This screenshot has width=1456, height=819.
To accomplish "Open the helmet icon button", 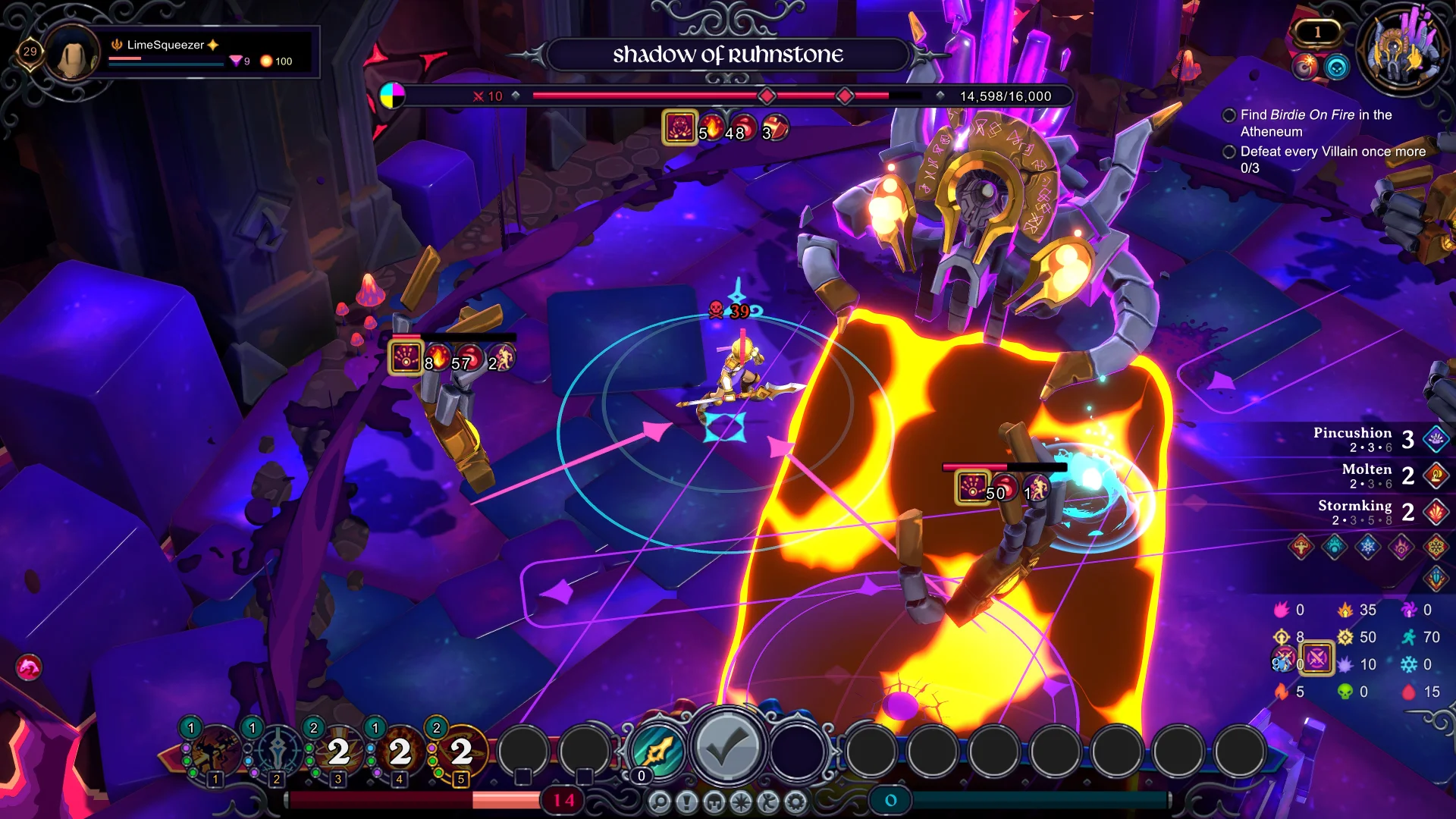I will click(x=714, y=802).
